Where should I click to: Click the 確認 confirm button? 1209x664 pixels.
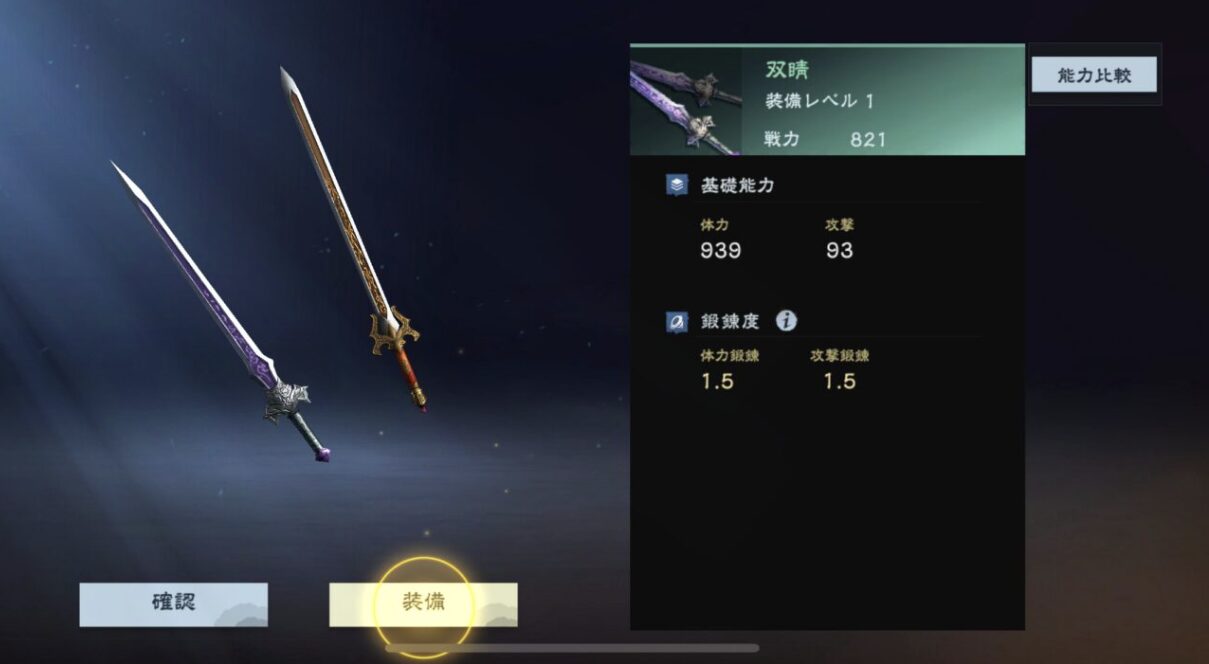click(x=174, y=604)
